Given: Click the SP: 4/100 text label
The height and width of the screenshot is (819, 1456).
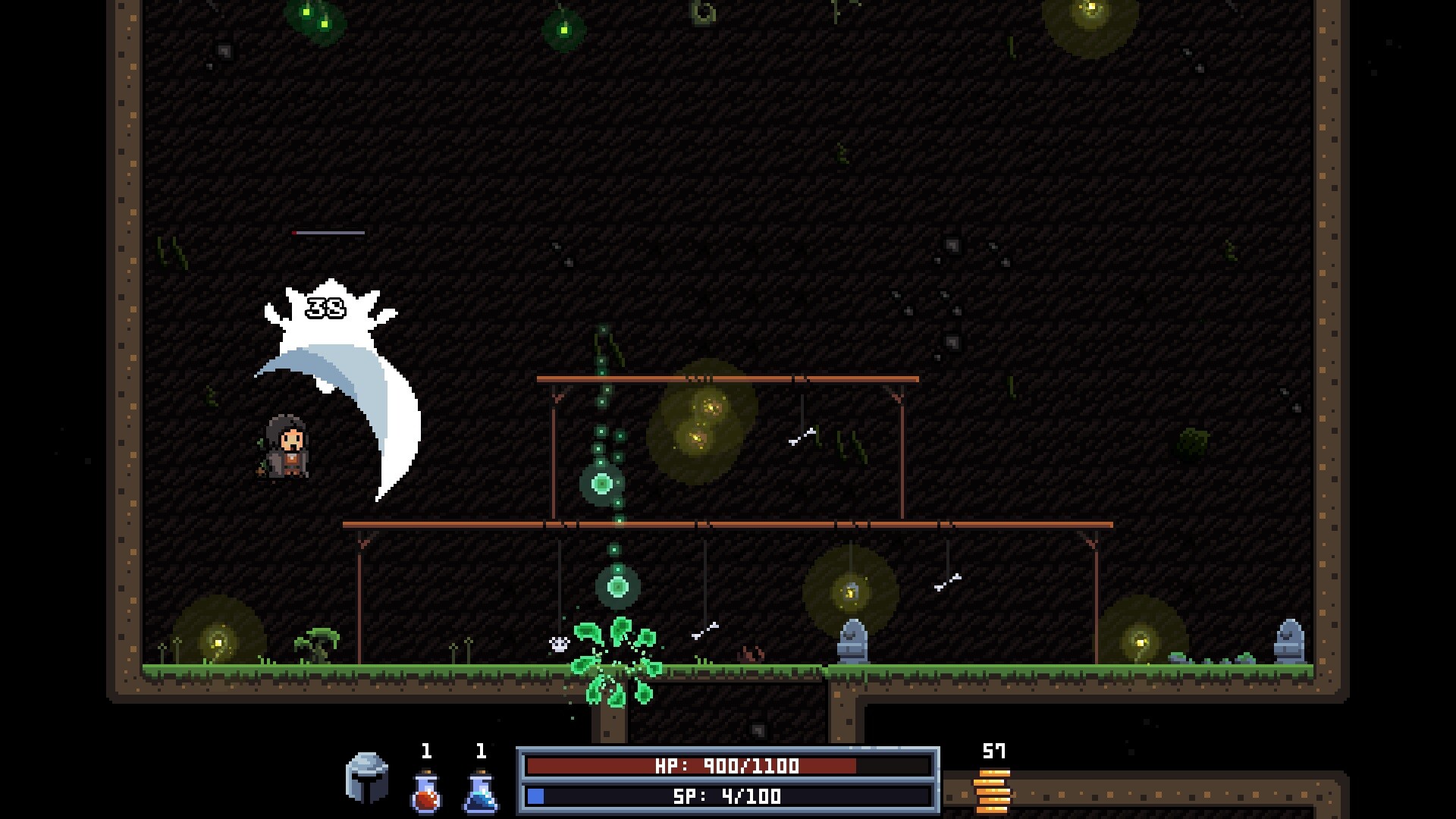Looking at the screenshot, I should pos(726,796).
